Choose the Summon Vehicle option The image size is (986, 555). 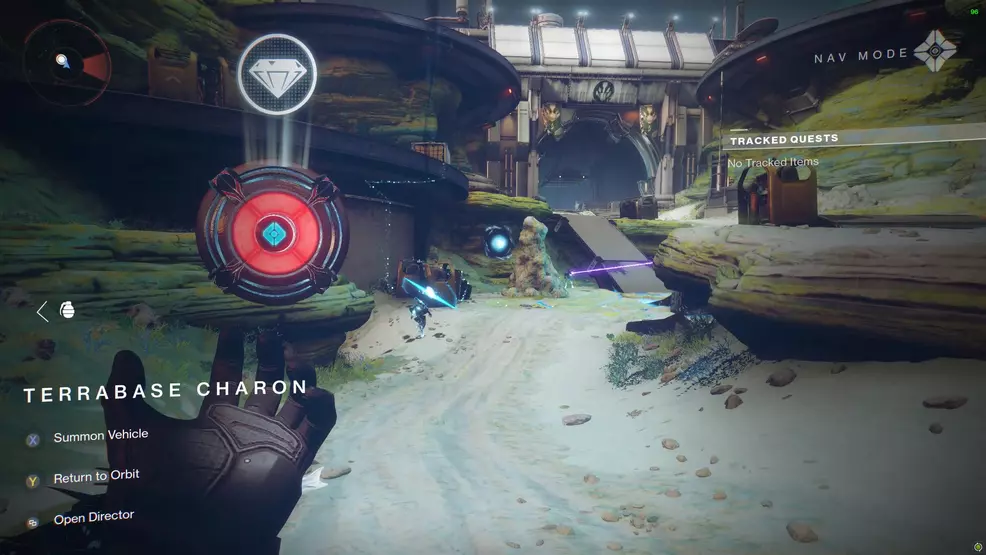point(100,436)
